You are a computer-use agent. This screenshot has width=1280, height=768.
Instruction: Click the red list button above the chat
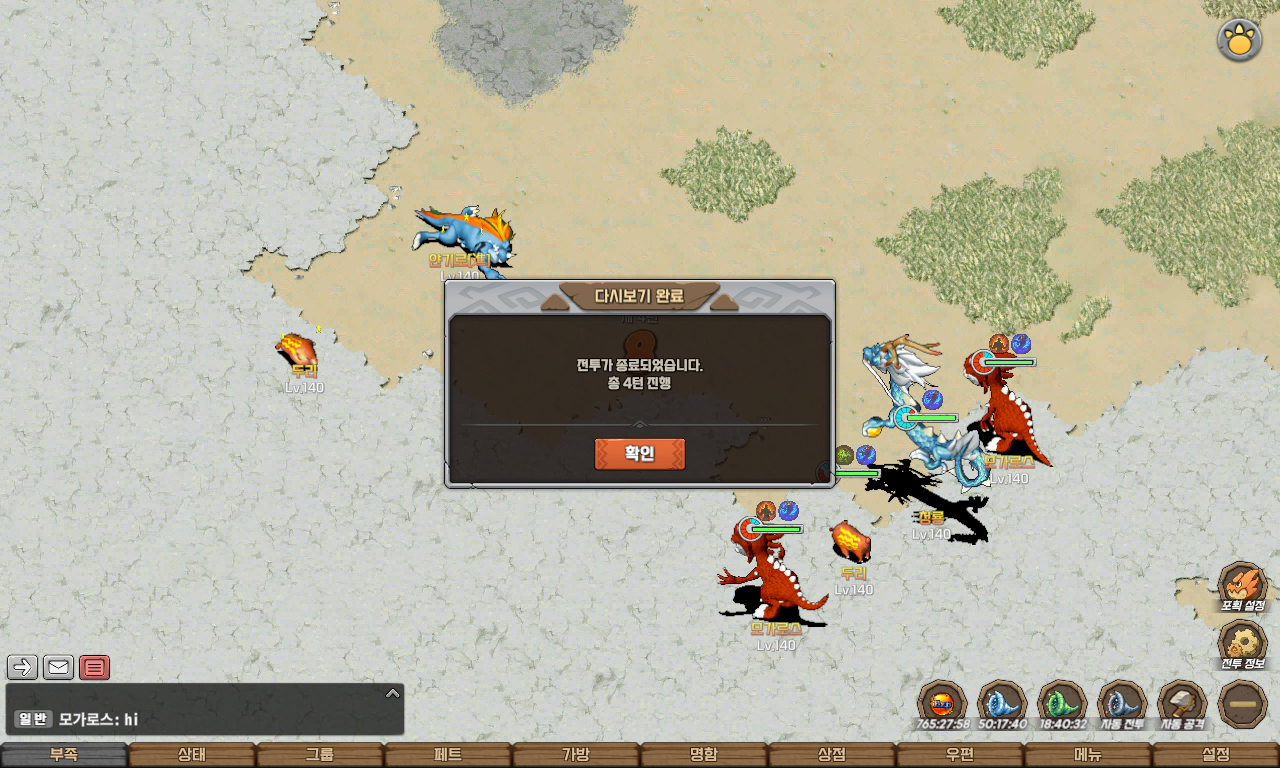pos(94,667)
